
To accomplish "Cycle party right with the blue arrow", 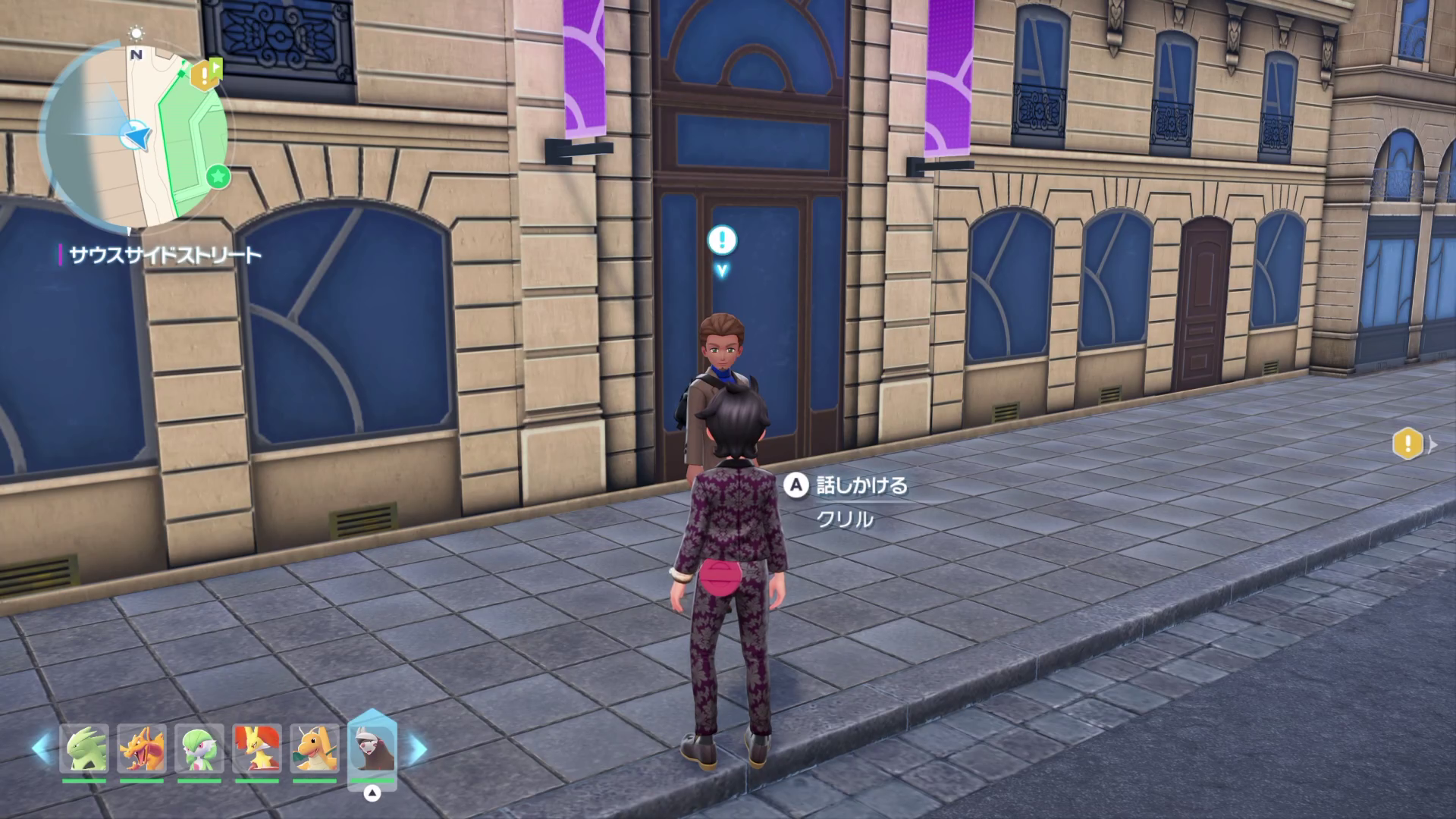I will coord(417,748).
